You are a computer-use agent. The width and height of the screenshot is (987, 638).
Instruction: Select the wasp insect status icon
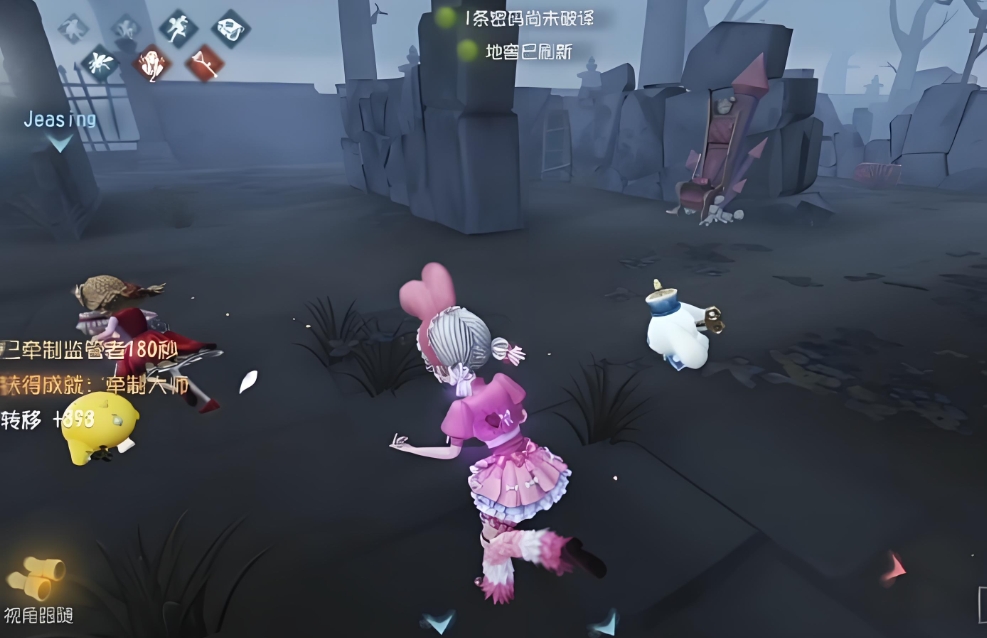click(x=100, y=63)
